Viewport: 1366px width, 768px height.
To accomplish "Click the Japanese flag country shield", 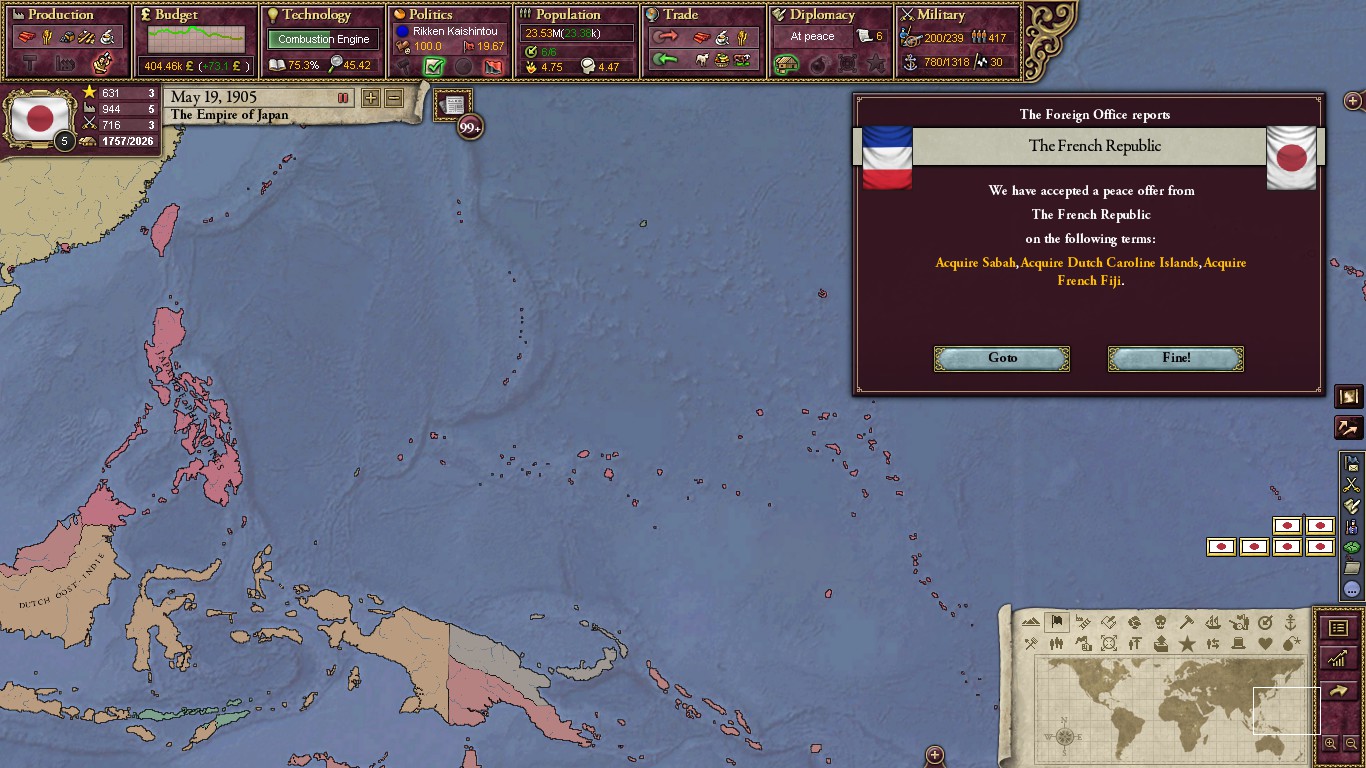I will tap(39, 118).
